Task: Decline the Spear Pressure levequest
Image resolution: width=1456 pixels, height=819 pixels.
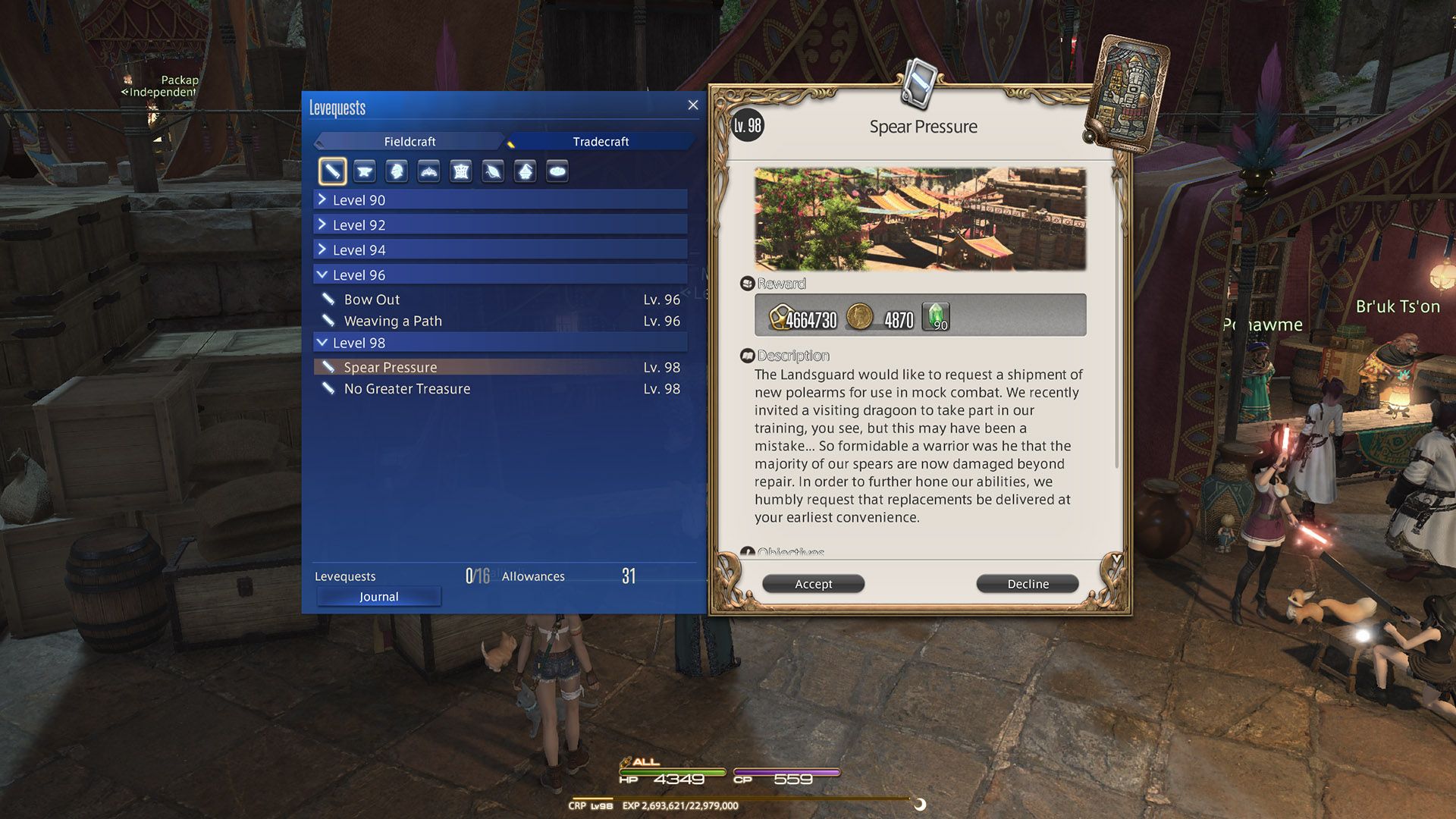Action: point(1027,583)
